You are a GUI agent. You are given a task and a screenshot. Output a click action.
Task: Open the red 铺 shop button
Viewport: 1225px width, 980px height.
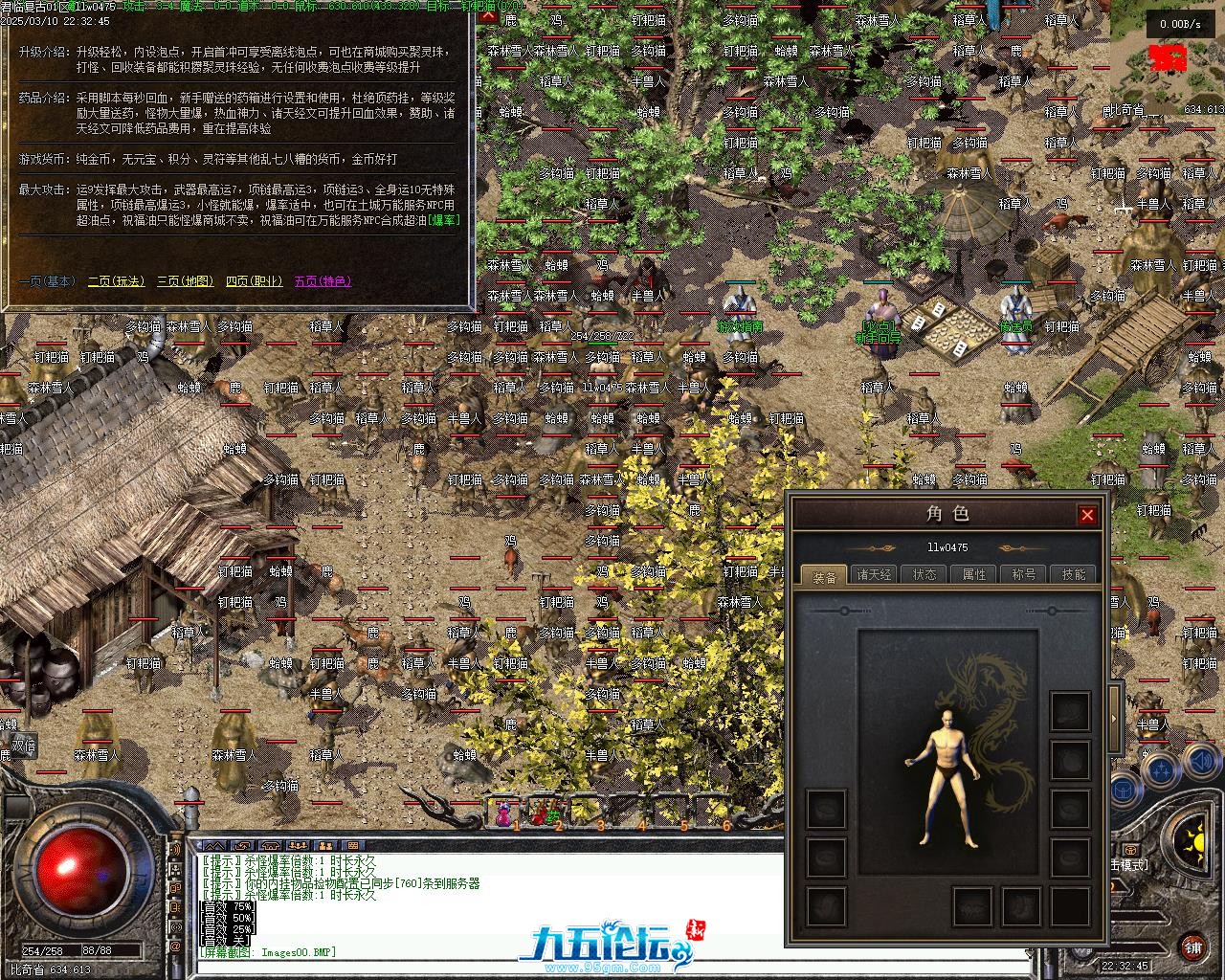1192,947
